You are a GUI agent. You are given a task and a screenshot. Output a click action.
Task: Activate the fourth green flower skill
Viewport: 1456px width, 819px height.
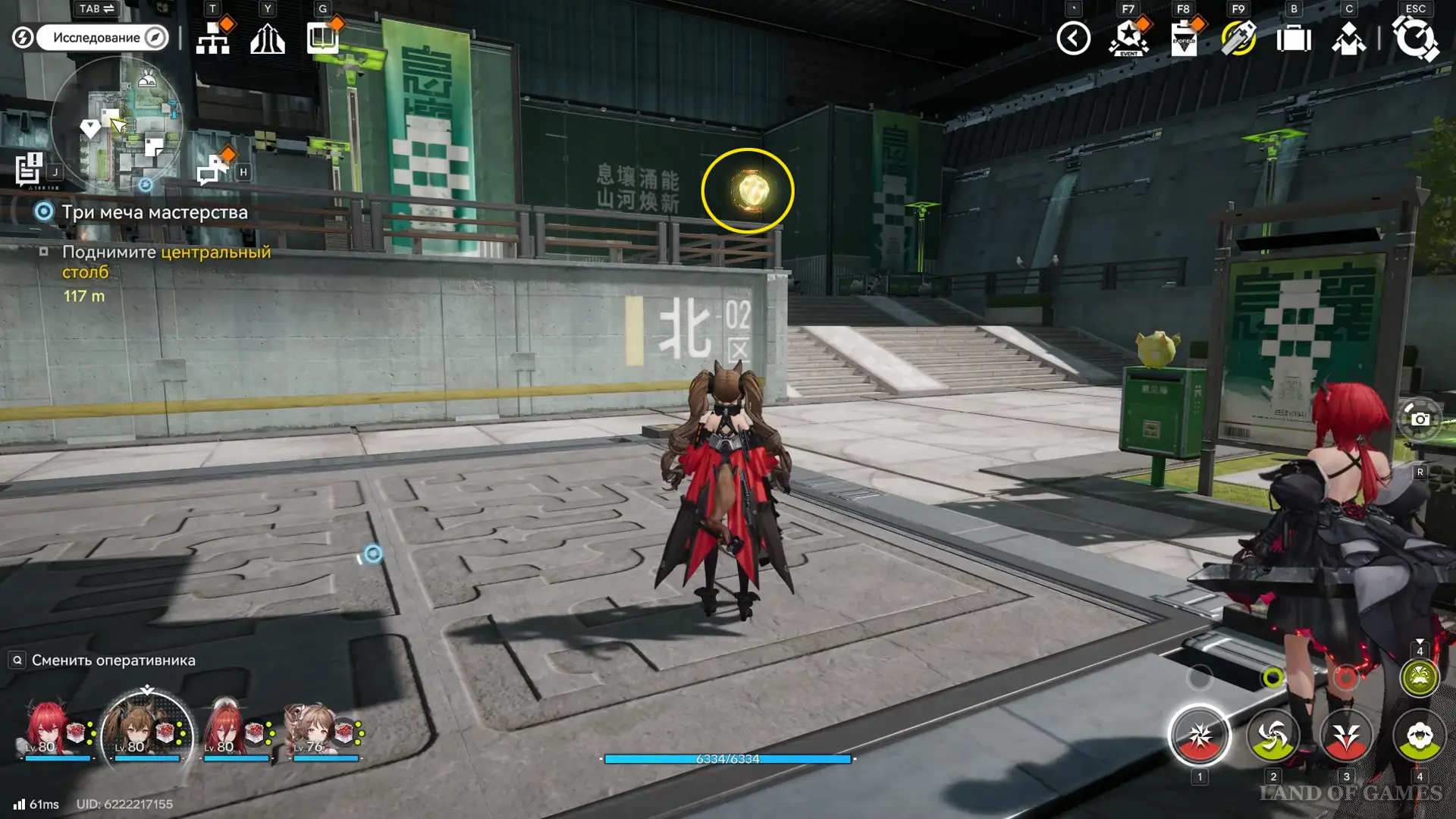(x=1419, y=735)
